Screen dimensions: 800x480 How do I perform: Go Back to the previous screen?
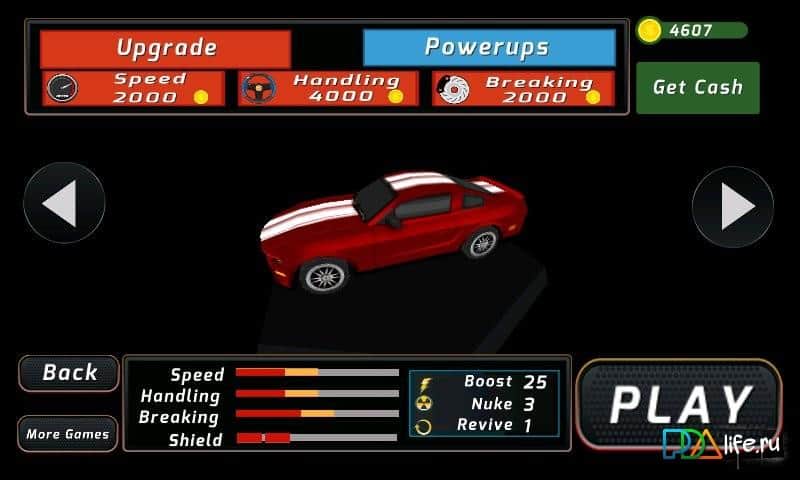pos(69,373)
